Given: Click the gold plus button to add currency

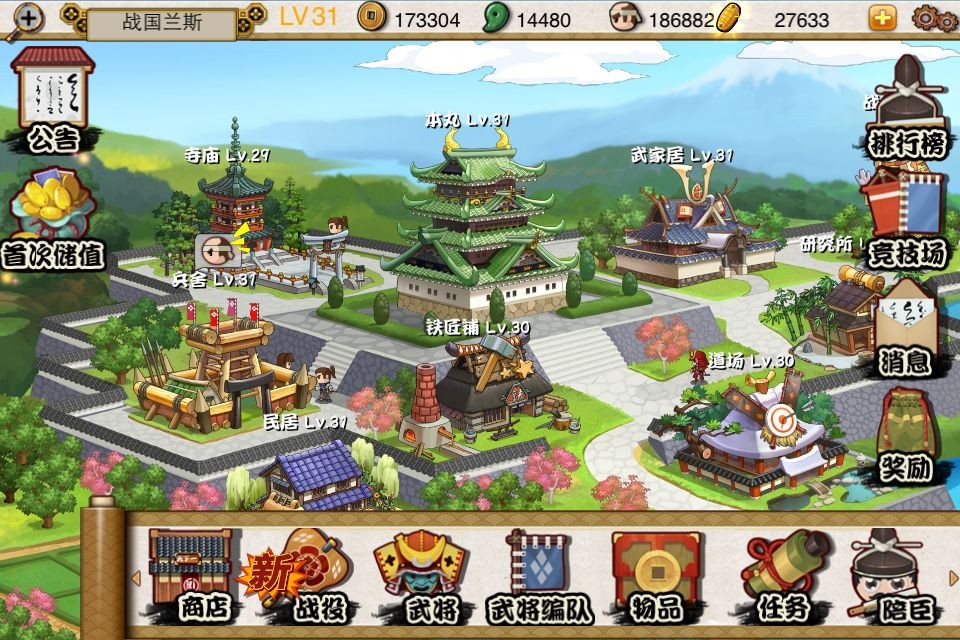Looking at the screenshot, I should pos(882,18).
